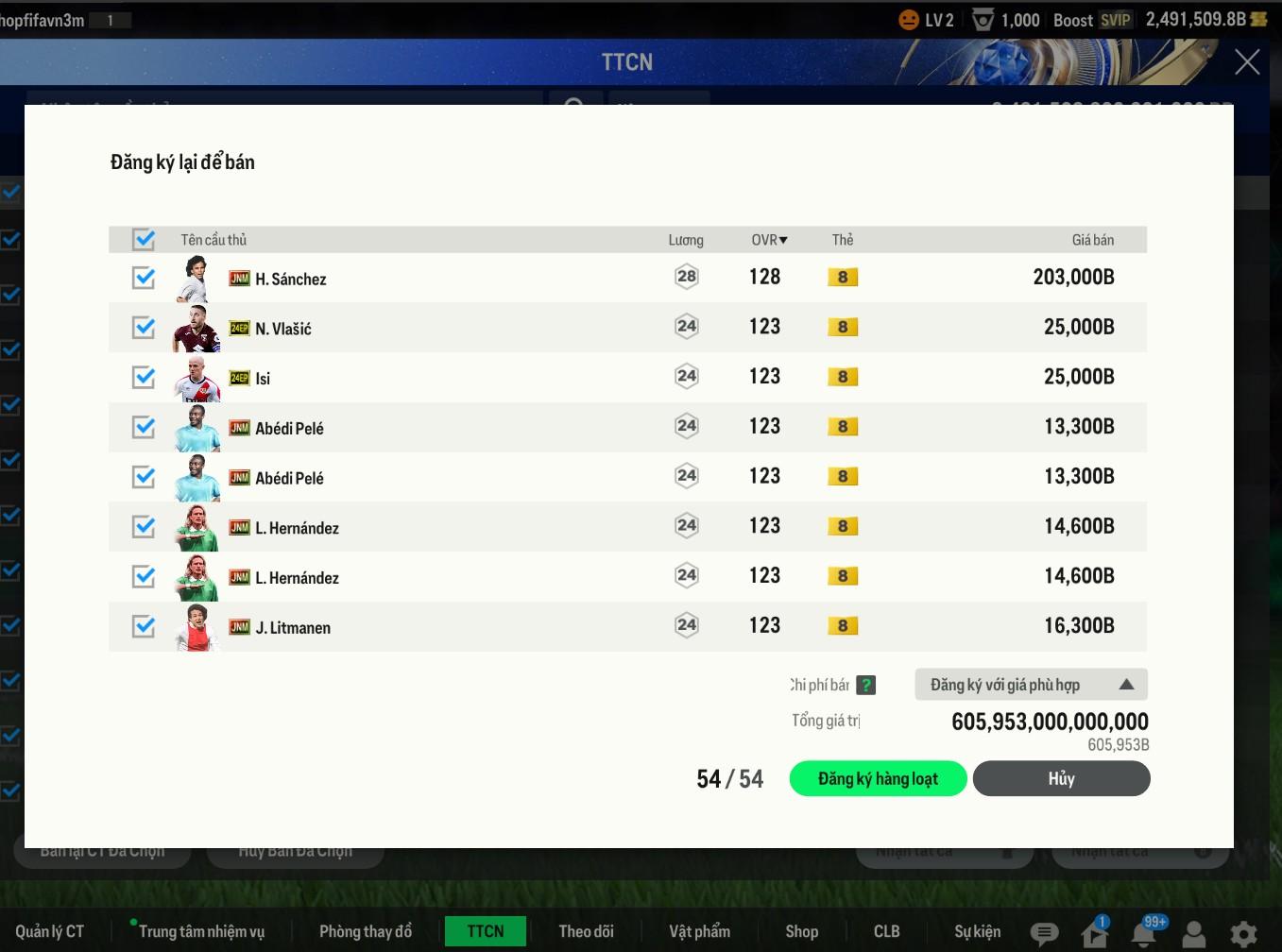Open Trung tâm nhiệm vụ
This screenshot has height=952, width=1282.
[201, 931]
